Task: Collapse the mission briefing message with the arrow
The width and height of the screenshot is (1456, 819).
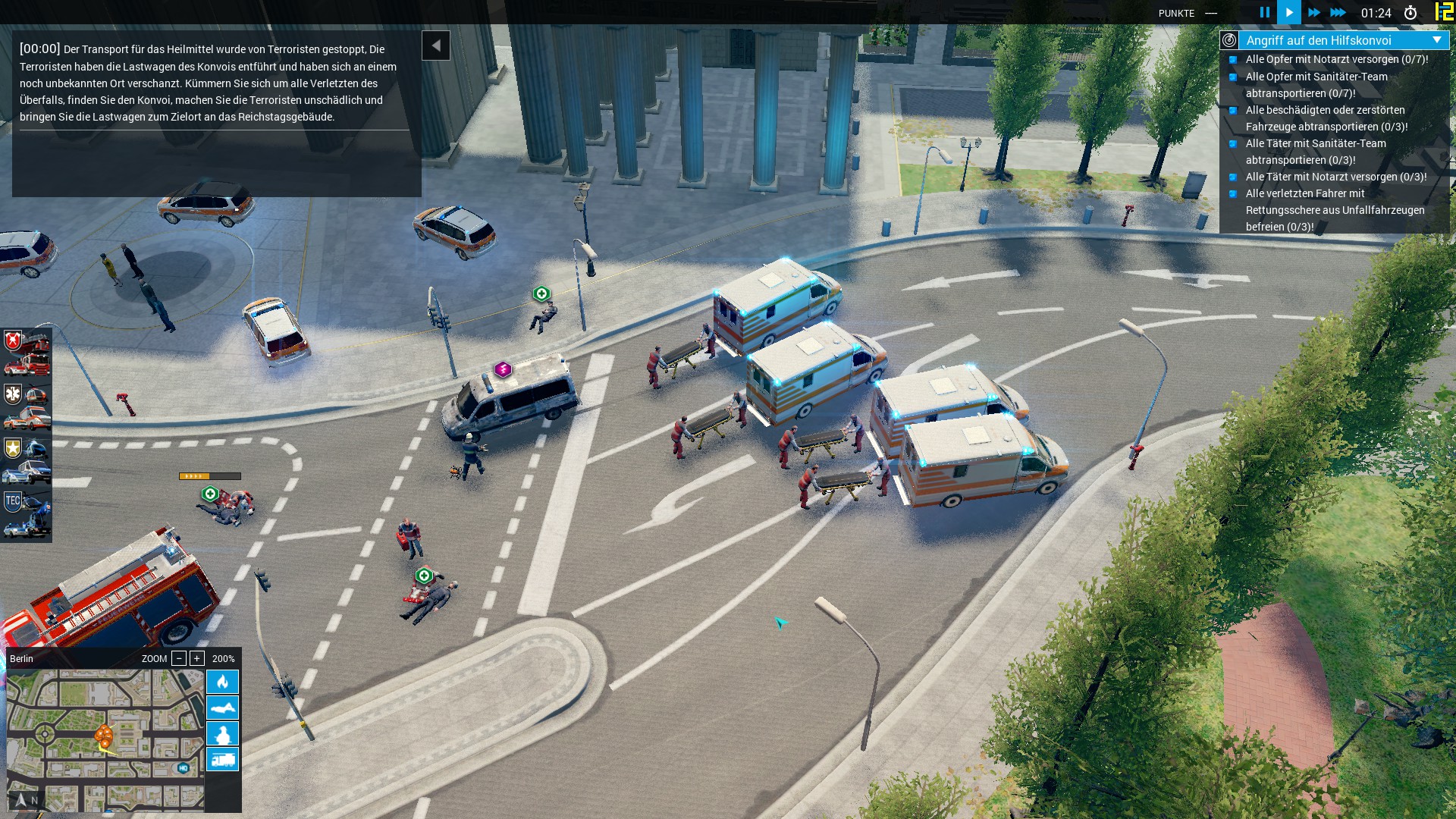Action: [436, 45]
